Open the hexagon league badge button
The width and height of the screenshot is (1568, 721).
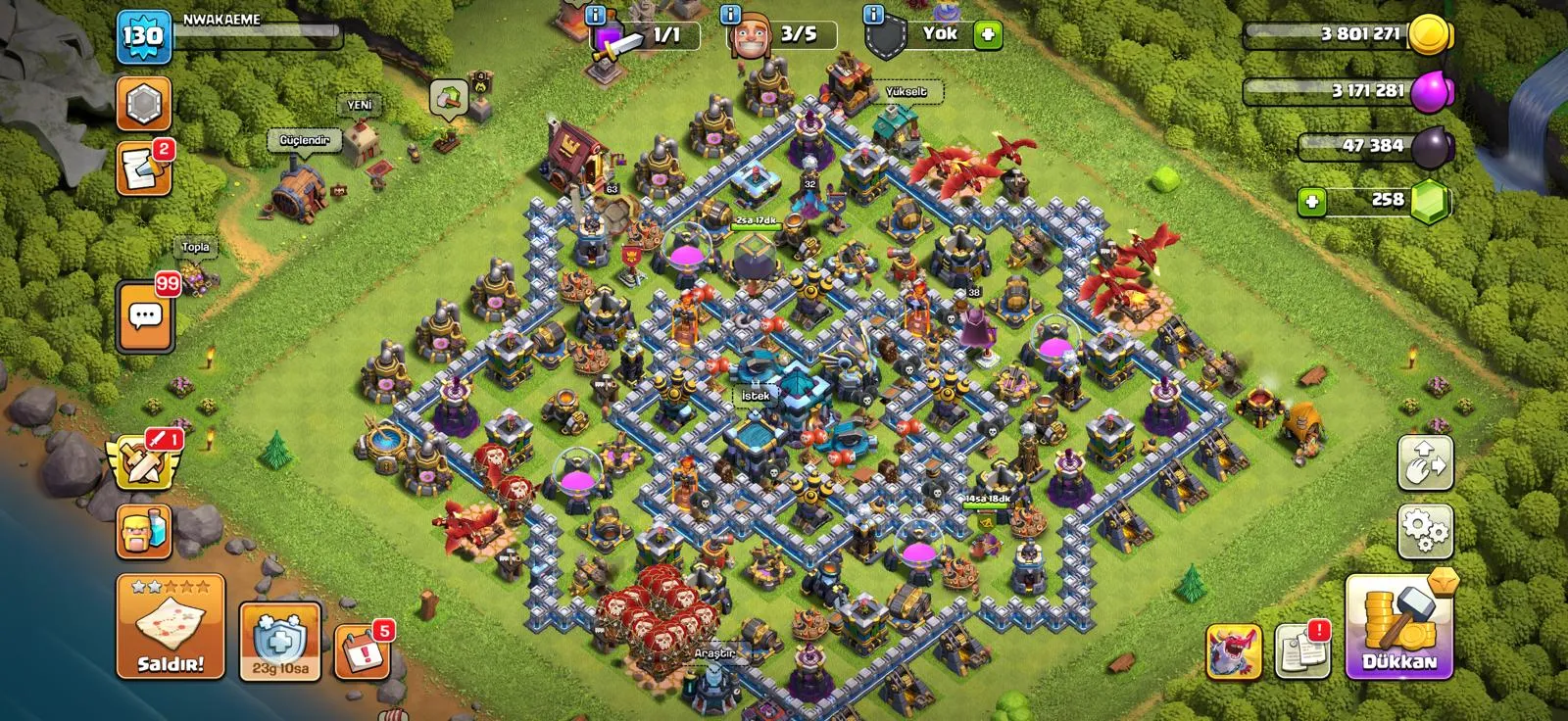click(143, 104)
